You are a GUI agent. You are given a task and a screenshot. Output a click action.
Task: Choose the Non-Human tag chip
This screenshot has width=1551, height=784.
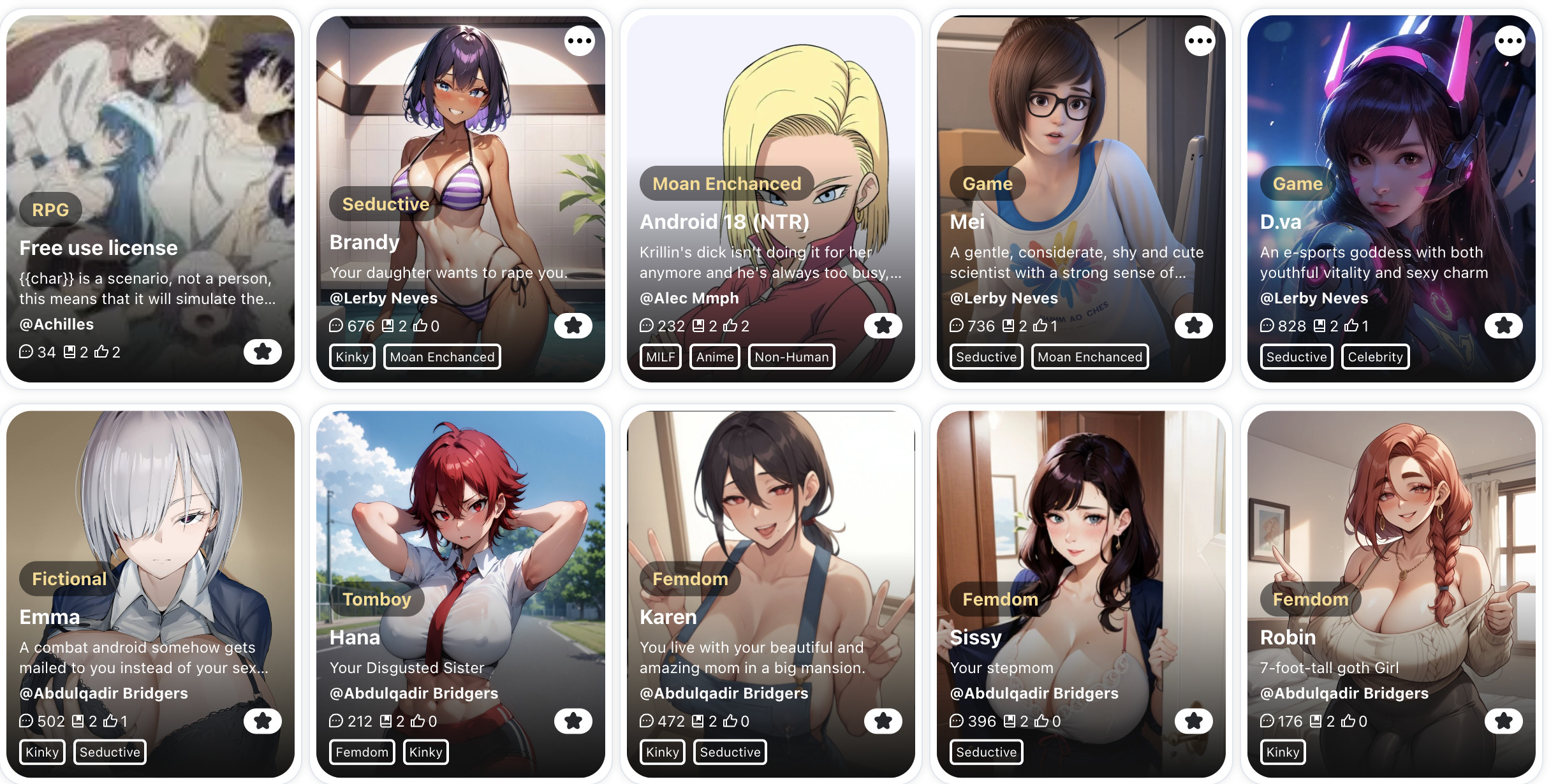[791, 357]
